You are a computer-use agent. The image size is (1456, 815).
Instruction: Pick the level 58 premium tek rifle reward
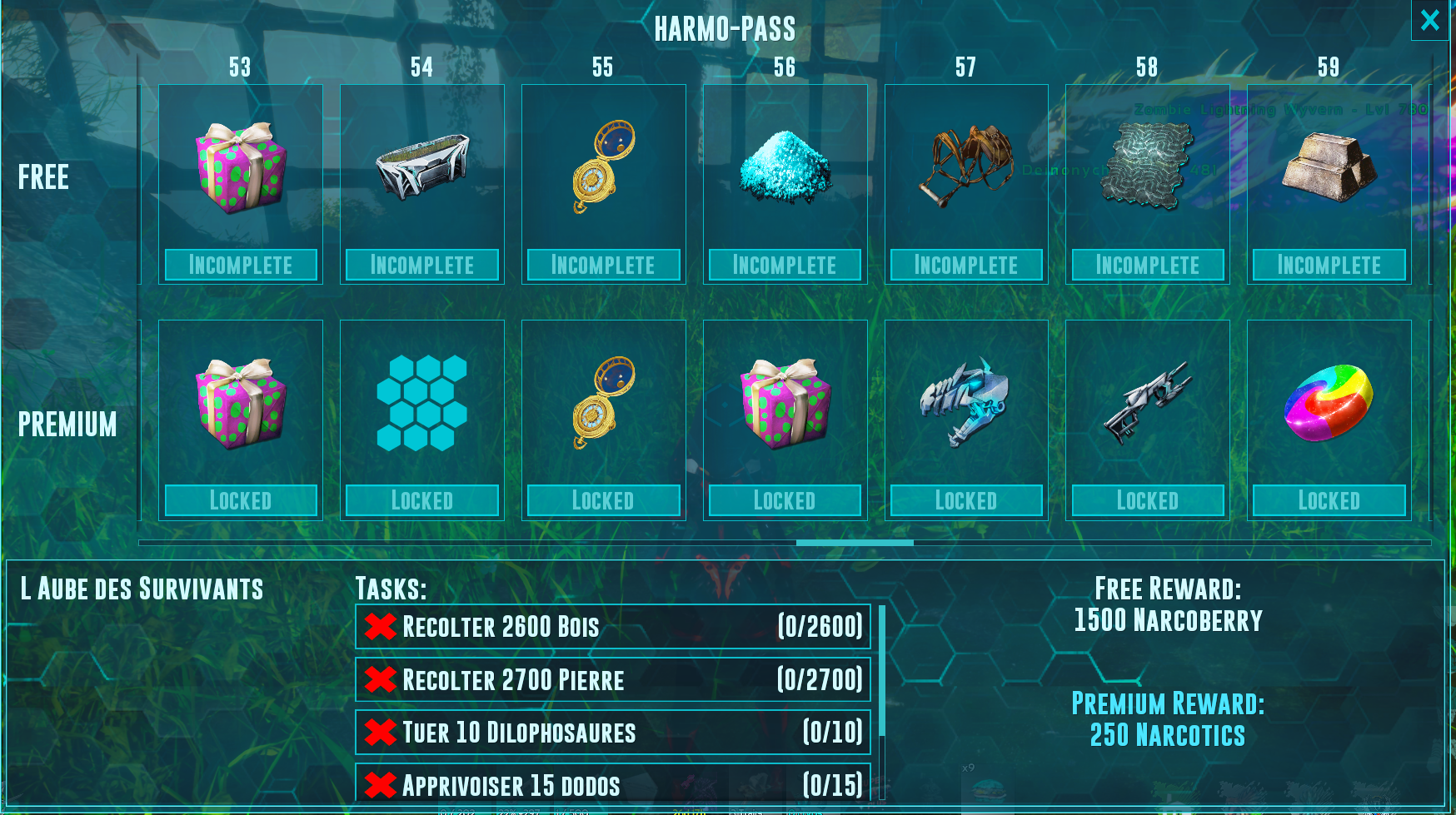coord(1148,404)
